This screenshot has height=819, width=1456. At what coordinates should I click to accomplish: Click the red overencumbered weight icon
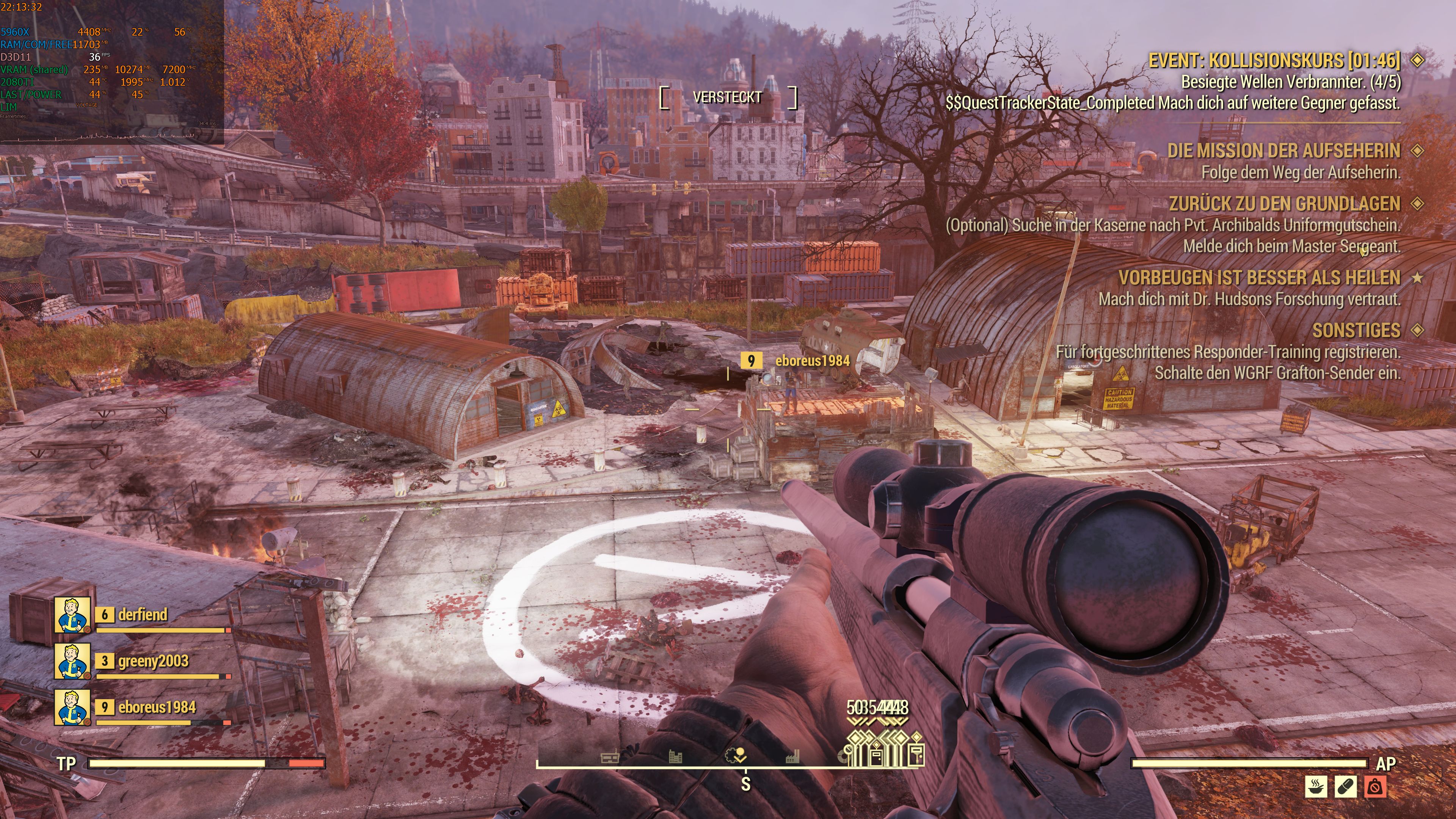pos(1374,786)
